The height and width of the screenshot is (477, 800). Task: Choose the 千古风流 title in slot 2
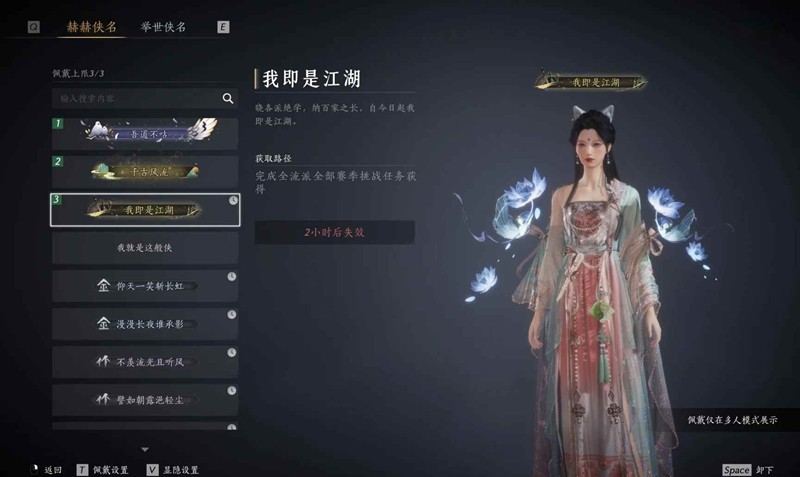coord(145,172)
